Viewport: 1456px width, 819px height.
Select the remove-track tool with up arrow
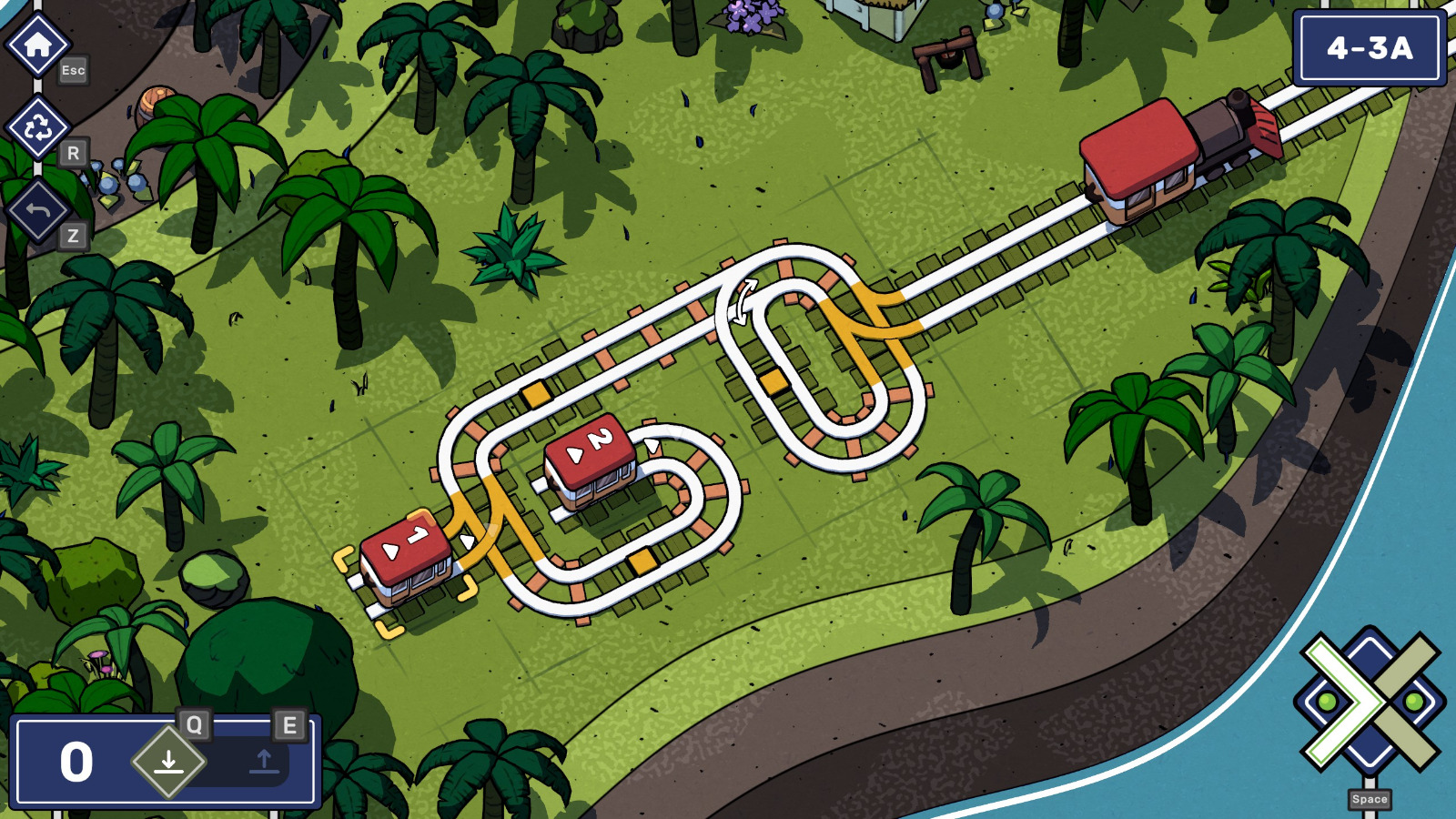[x=264, y=761]
